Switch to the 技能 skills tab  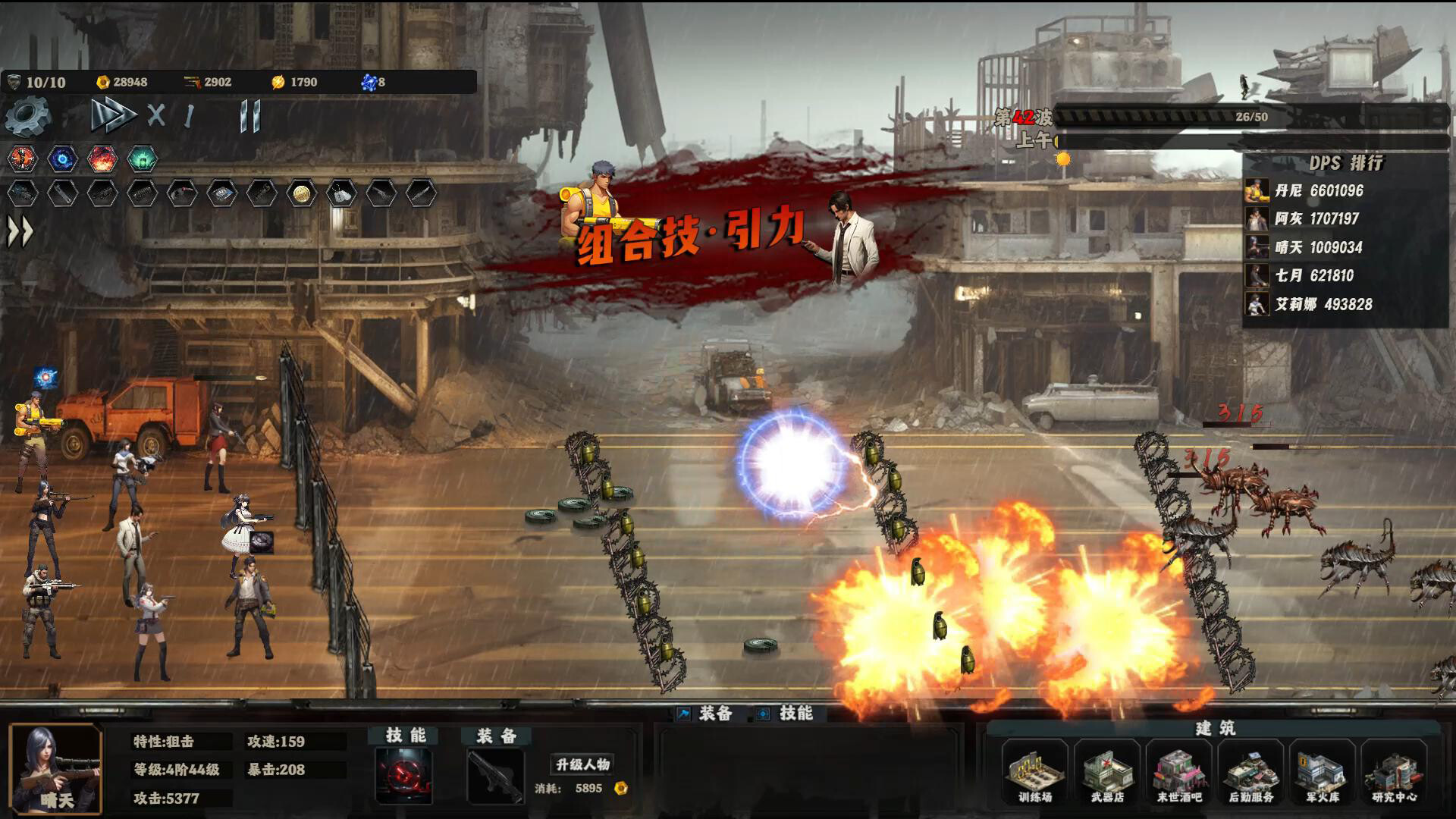click(786, 714)
